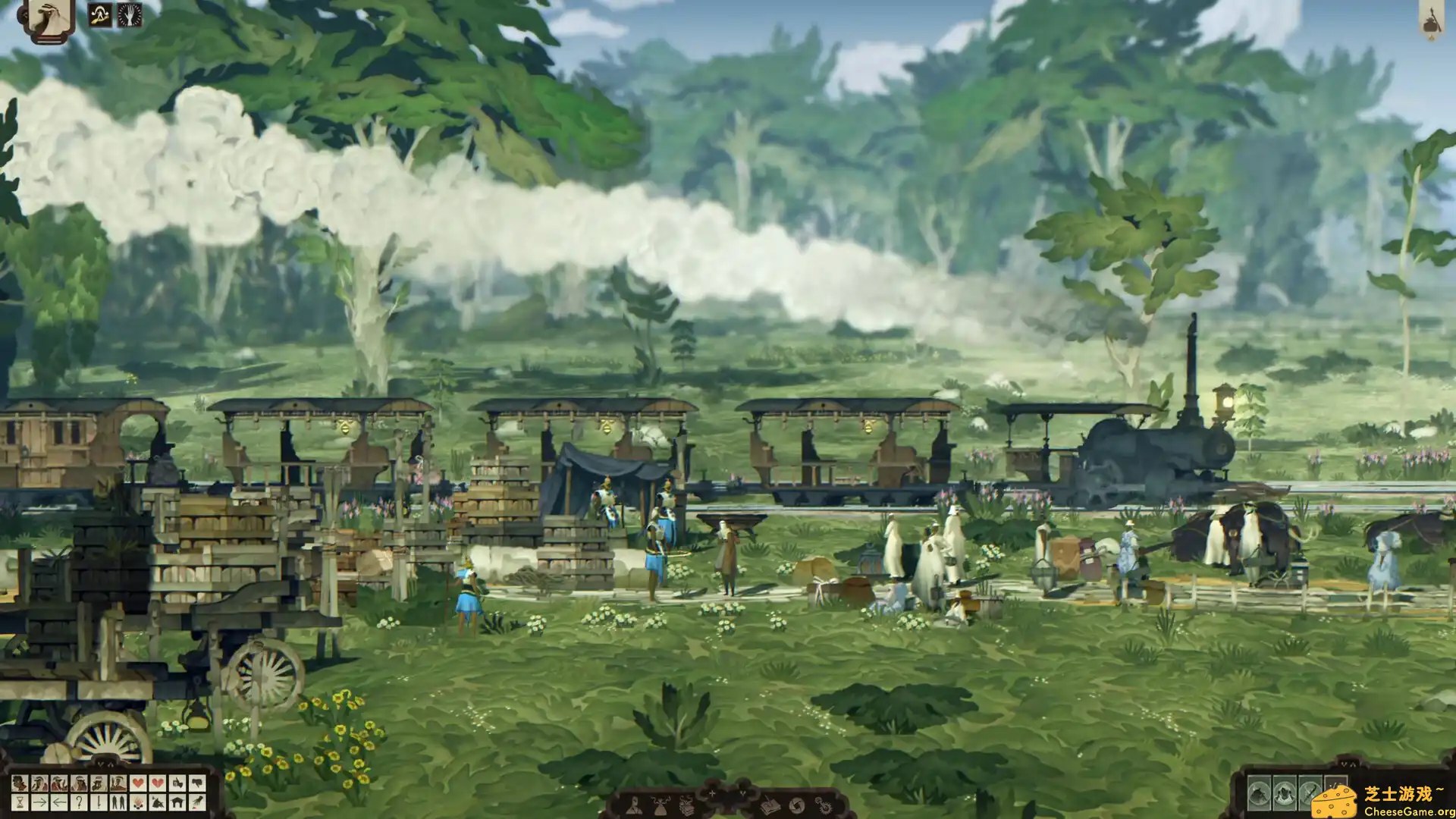
Task: Select the exclamation mark emote tile
Action: [x=99, y=802]
